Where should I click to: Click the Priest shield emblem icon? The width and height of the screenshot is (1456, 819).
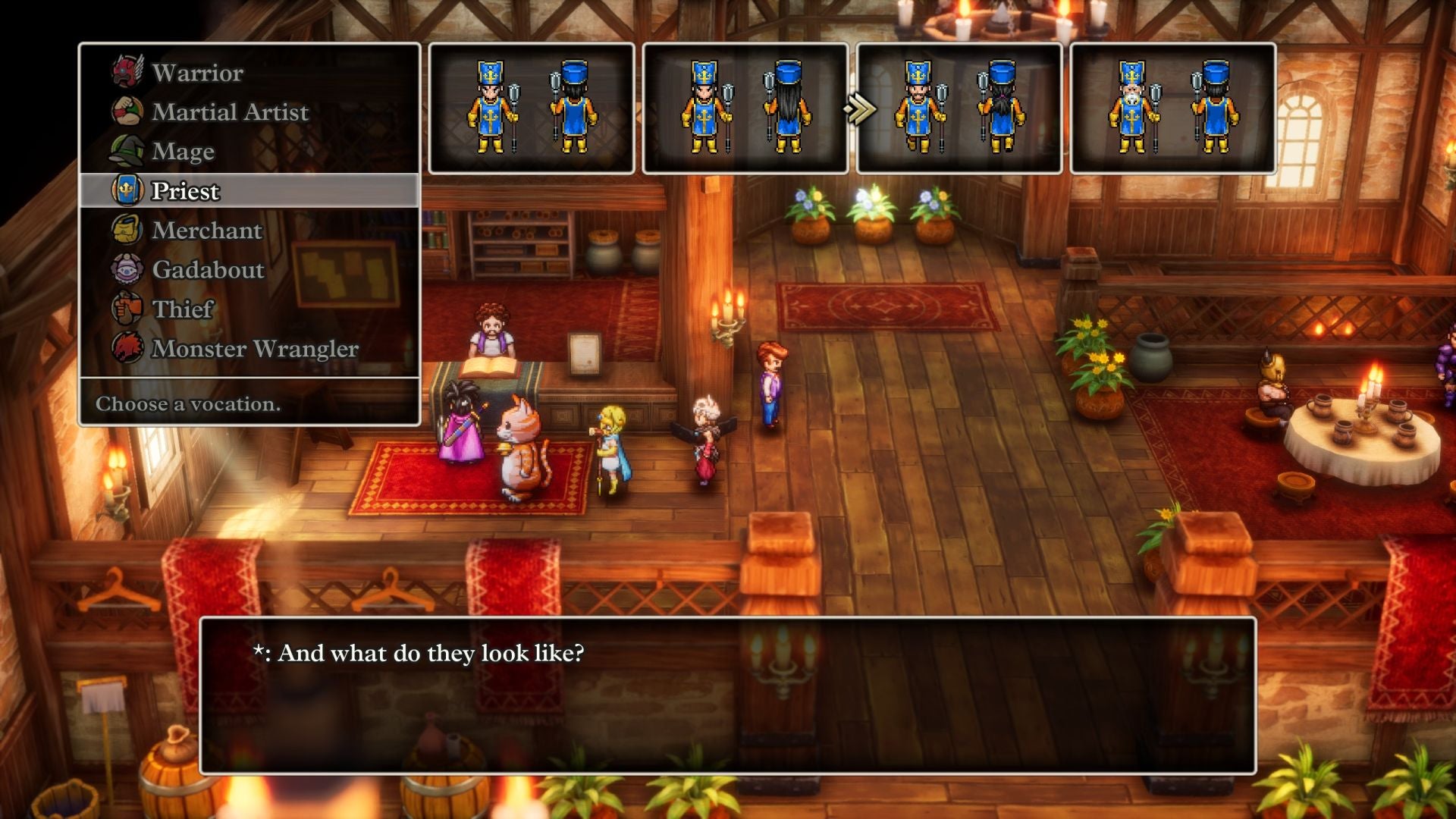point(126,190)
